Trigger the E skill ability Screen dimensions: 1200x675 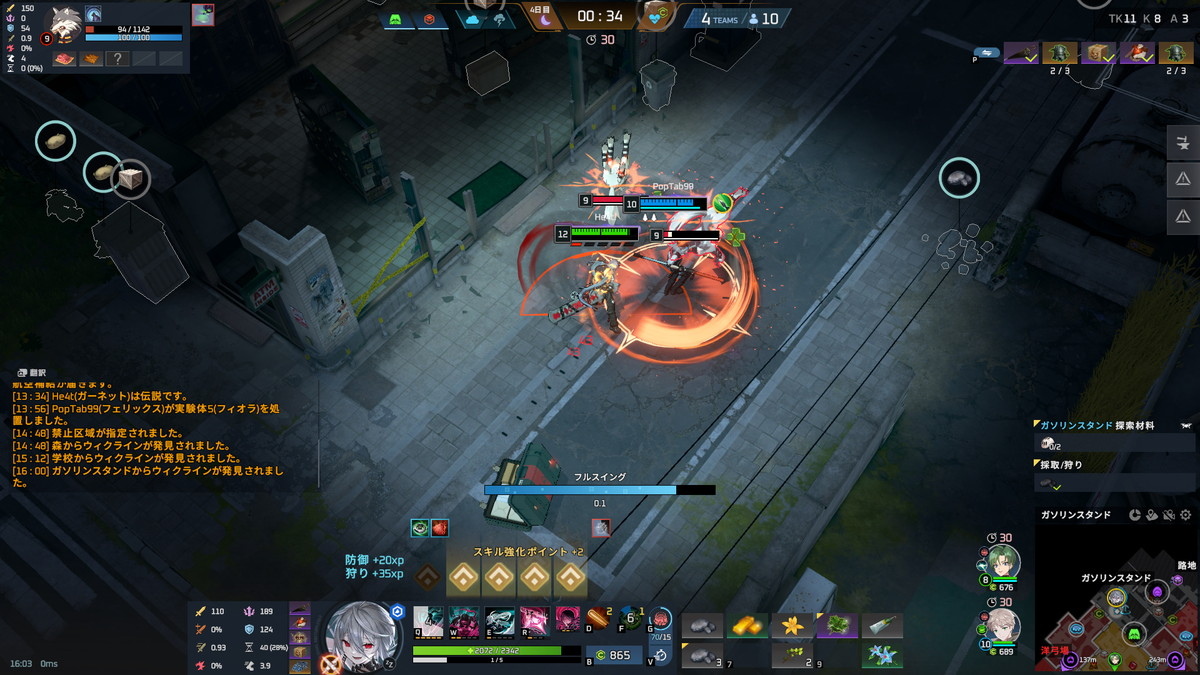click(500, 621)
